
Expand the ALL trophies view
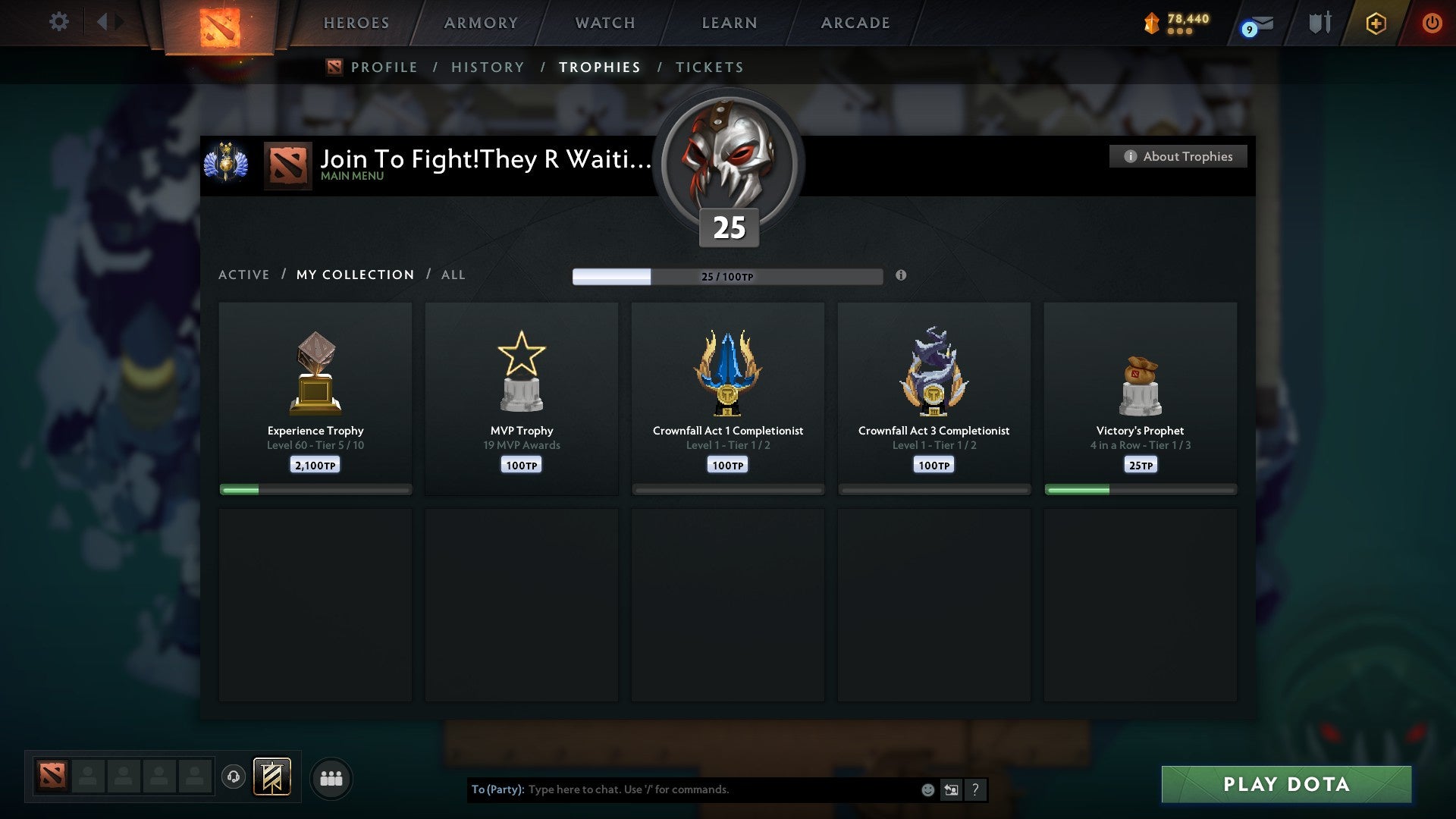click(453, 275)
